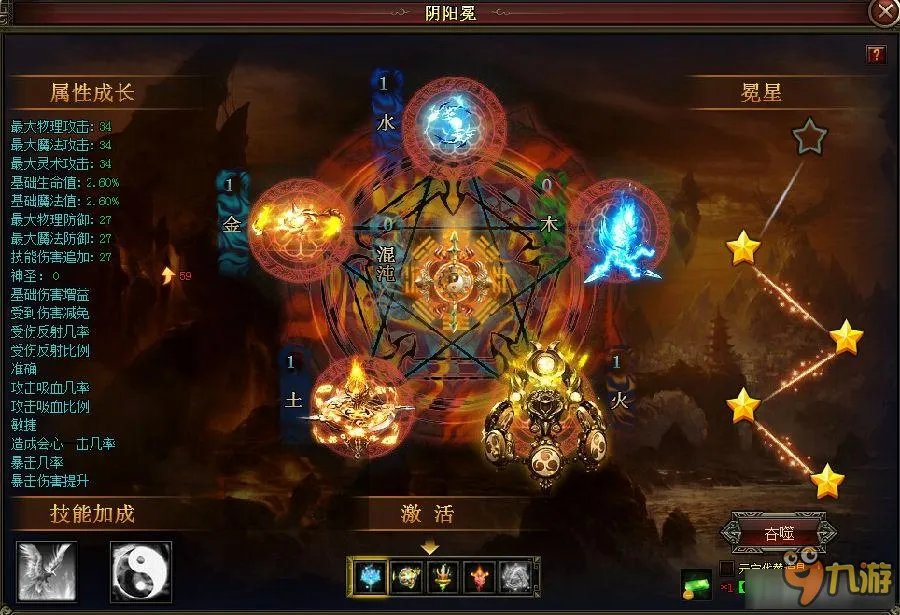Toggle the checkbox below the 吞噬 button
This screenshot has width=900, height=615.
coord(728,568)
